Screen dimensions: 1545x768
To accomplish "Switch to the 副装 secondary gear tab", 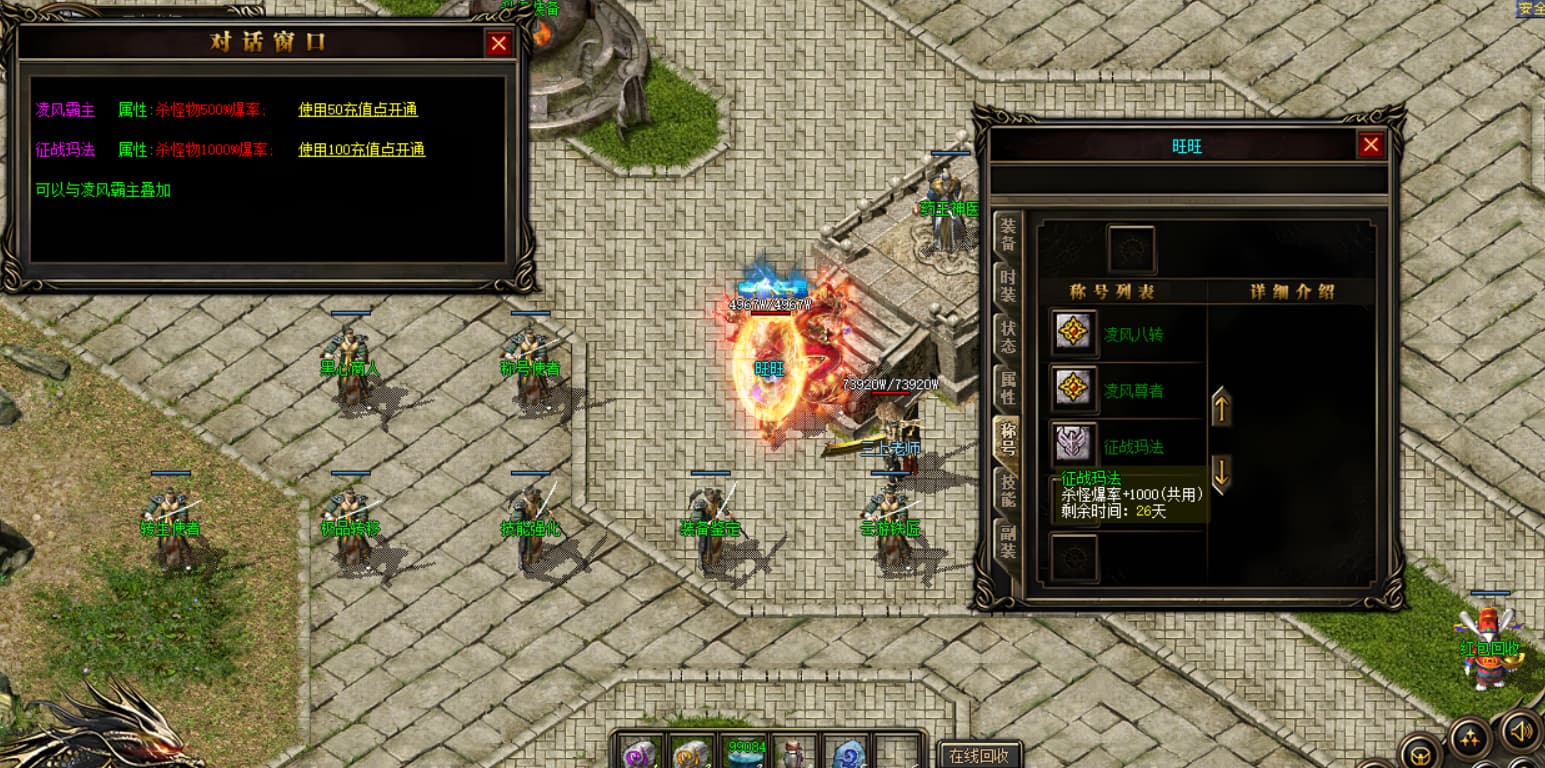I will pos(1008,541).
